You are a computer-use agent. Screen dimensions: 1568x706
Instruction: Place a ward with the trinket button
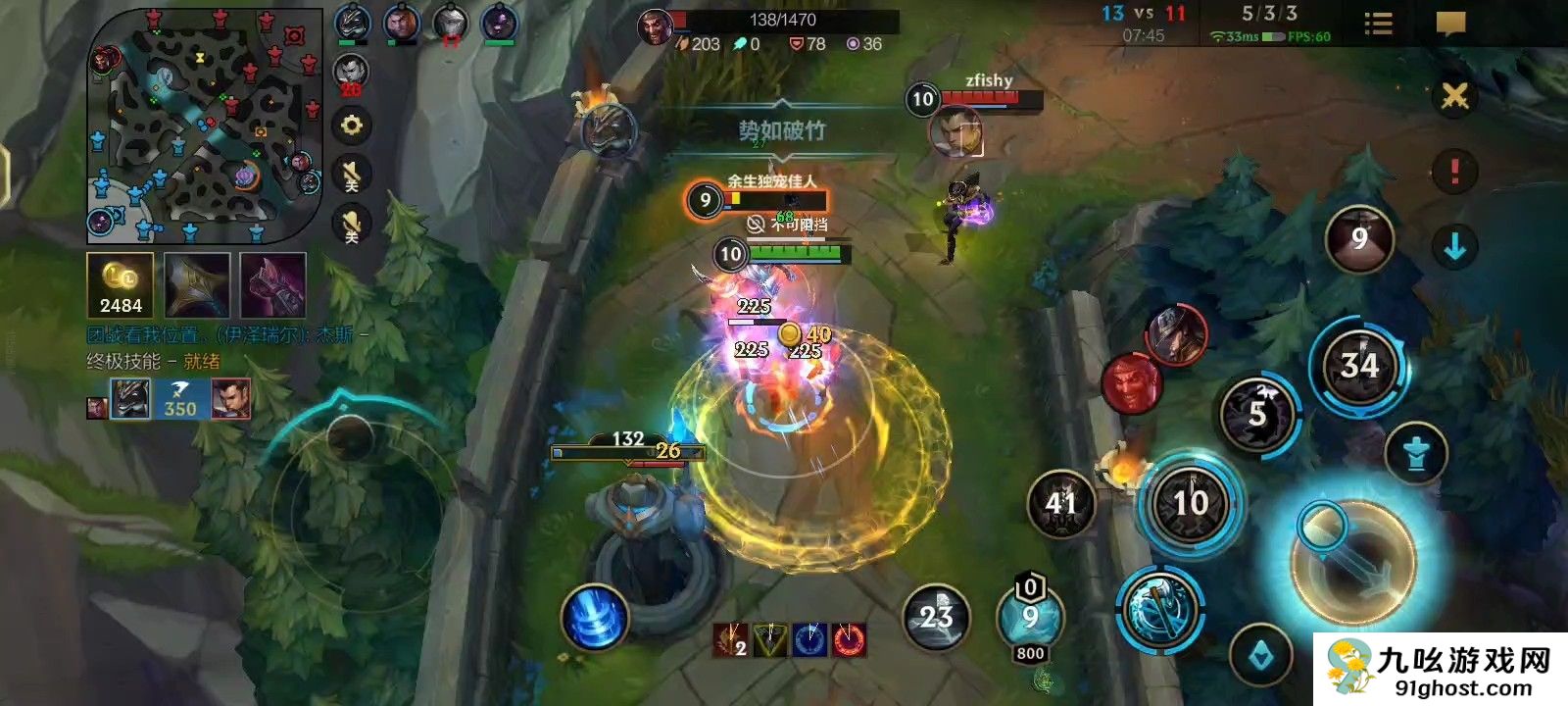pos(1415,454)
